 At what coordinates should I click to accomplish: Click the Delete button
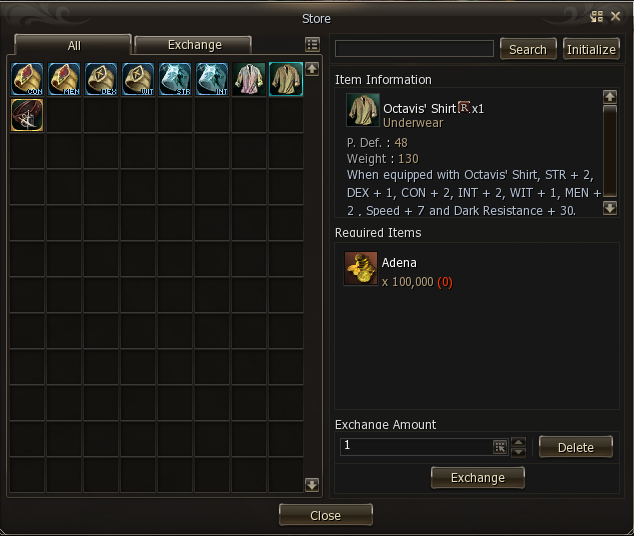[575, 447]
